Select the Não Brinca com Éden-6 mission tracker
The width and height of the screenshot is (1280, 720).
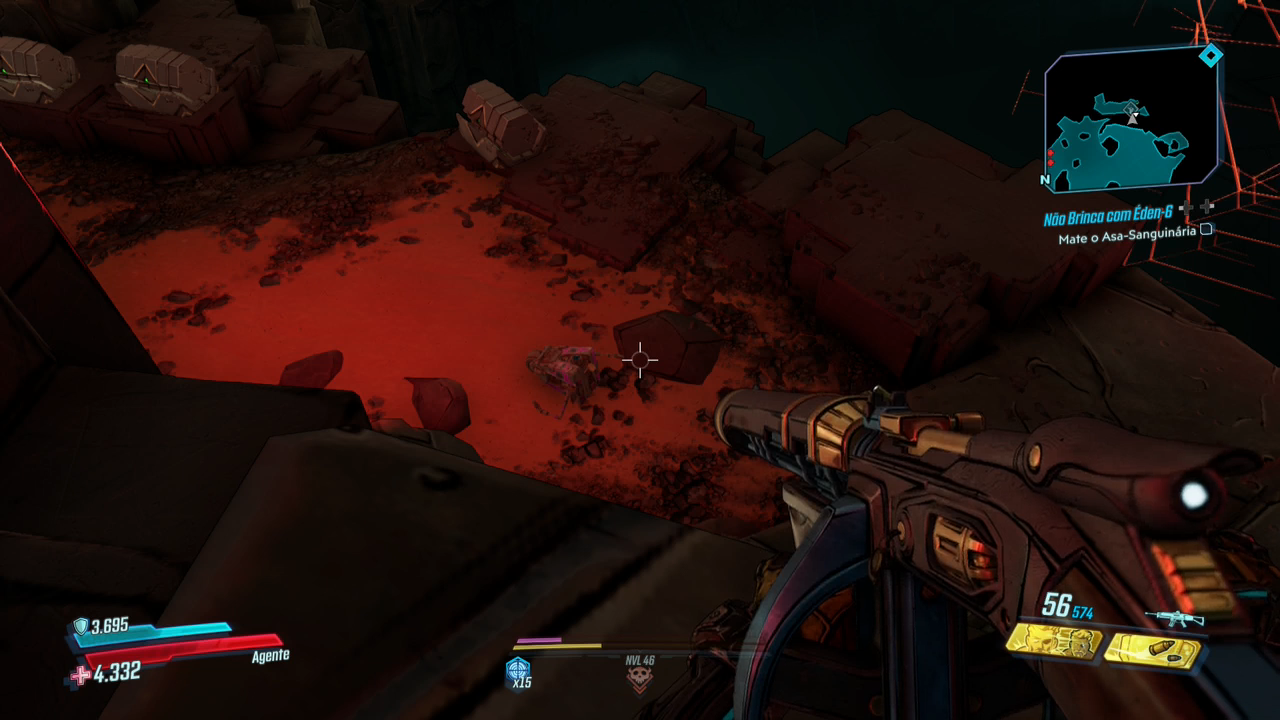(1107, 217)
